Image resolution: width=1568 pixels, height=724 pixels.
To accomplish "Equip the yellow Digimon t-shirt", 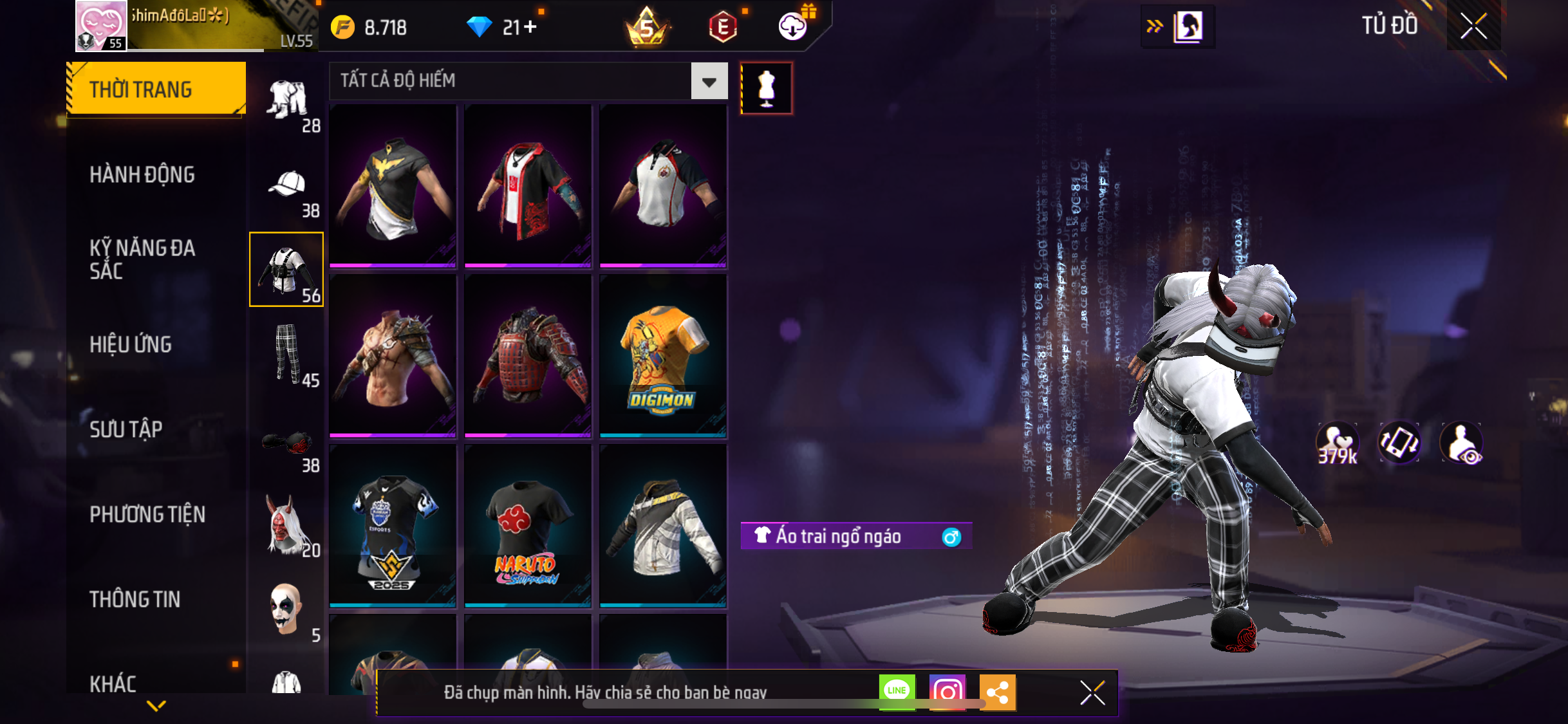I will pyautogui.click(x=662, y=356).
